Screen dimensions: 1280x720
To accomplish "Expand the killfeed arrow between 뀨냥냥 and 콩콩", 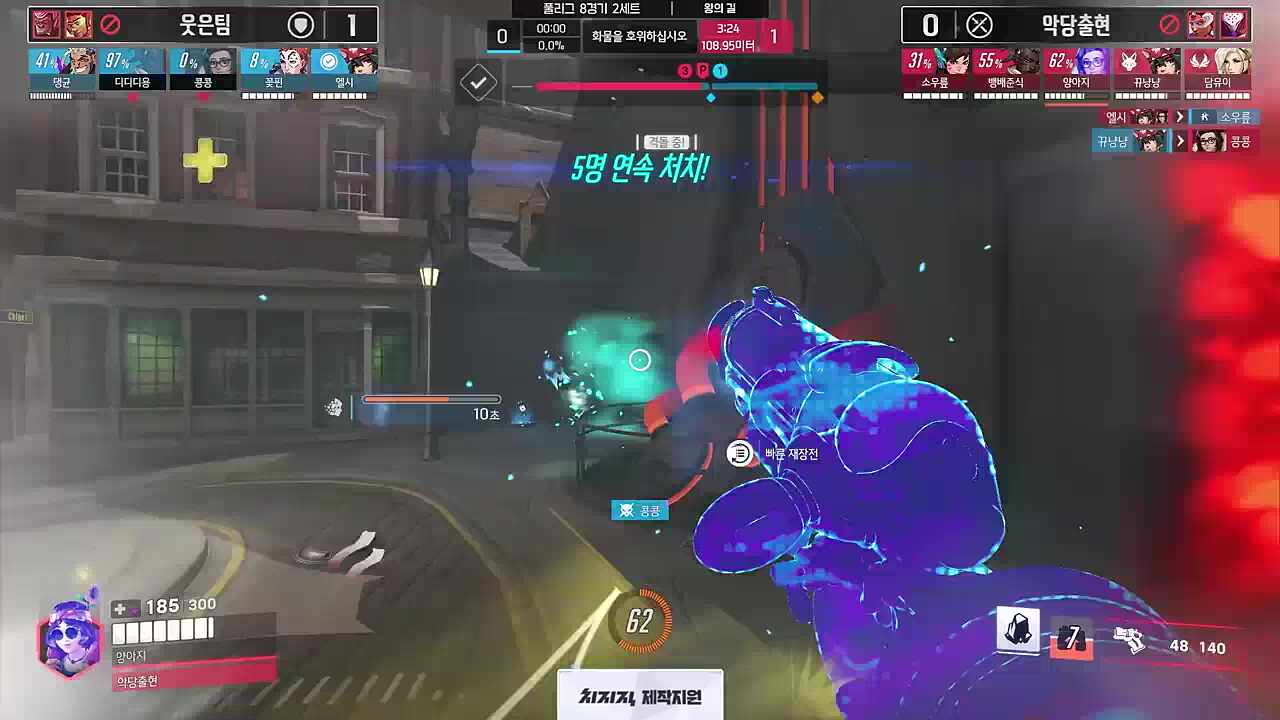I will [x=1180, y=141].
